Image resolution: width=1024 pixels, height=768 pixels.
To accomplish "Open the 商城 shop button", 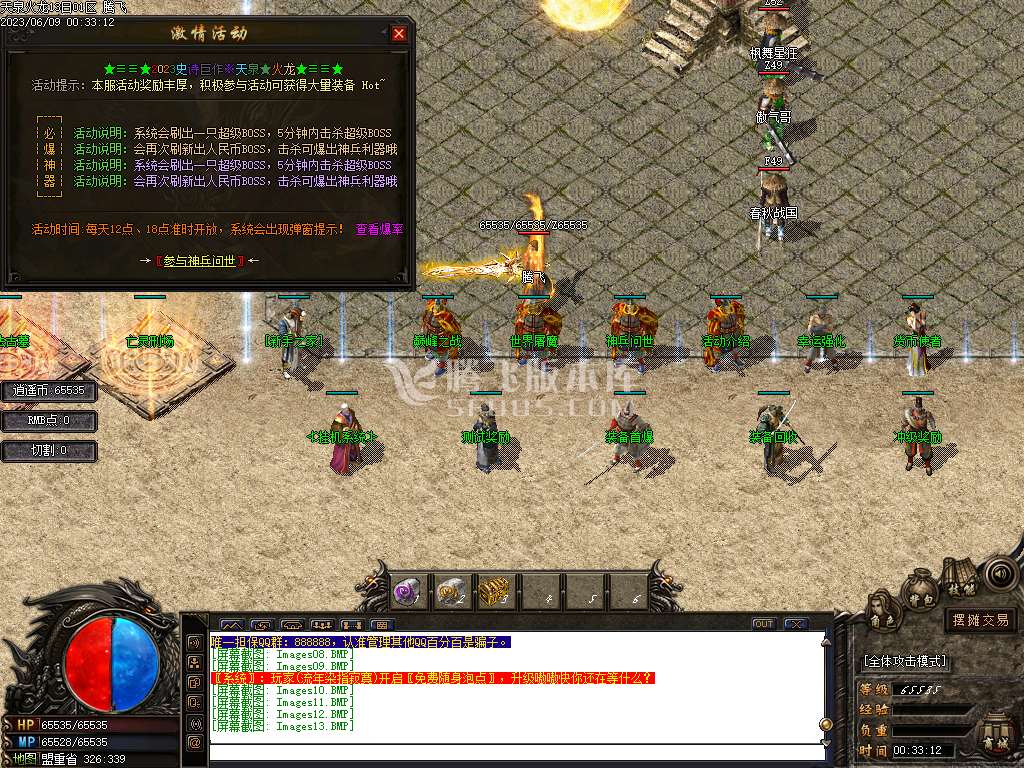I will (994, 735).
